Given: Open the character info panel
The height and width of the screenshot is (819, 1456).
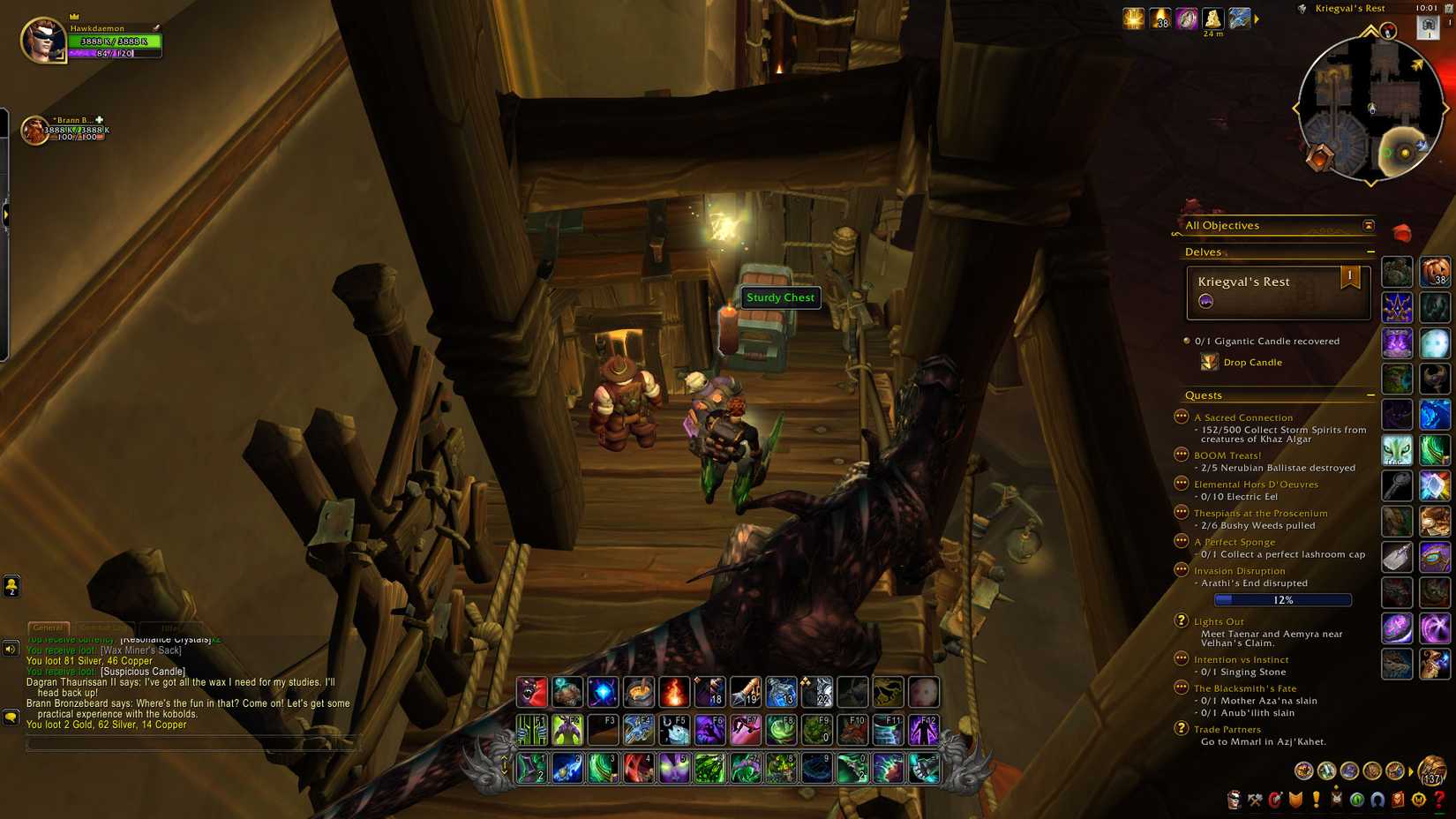Looking at the screenshot, I should pyautogui.click(x=1235, y=801).
